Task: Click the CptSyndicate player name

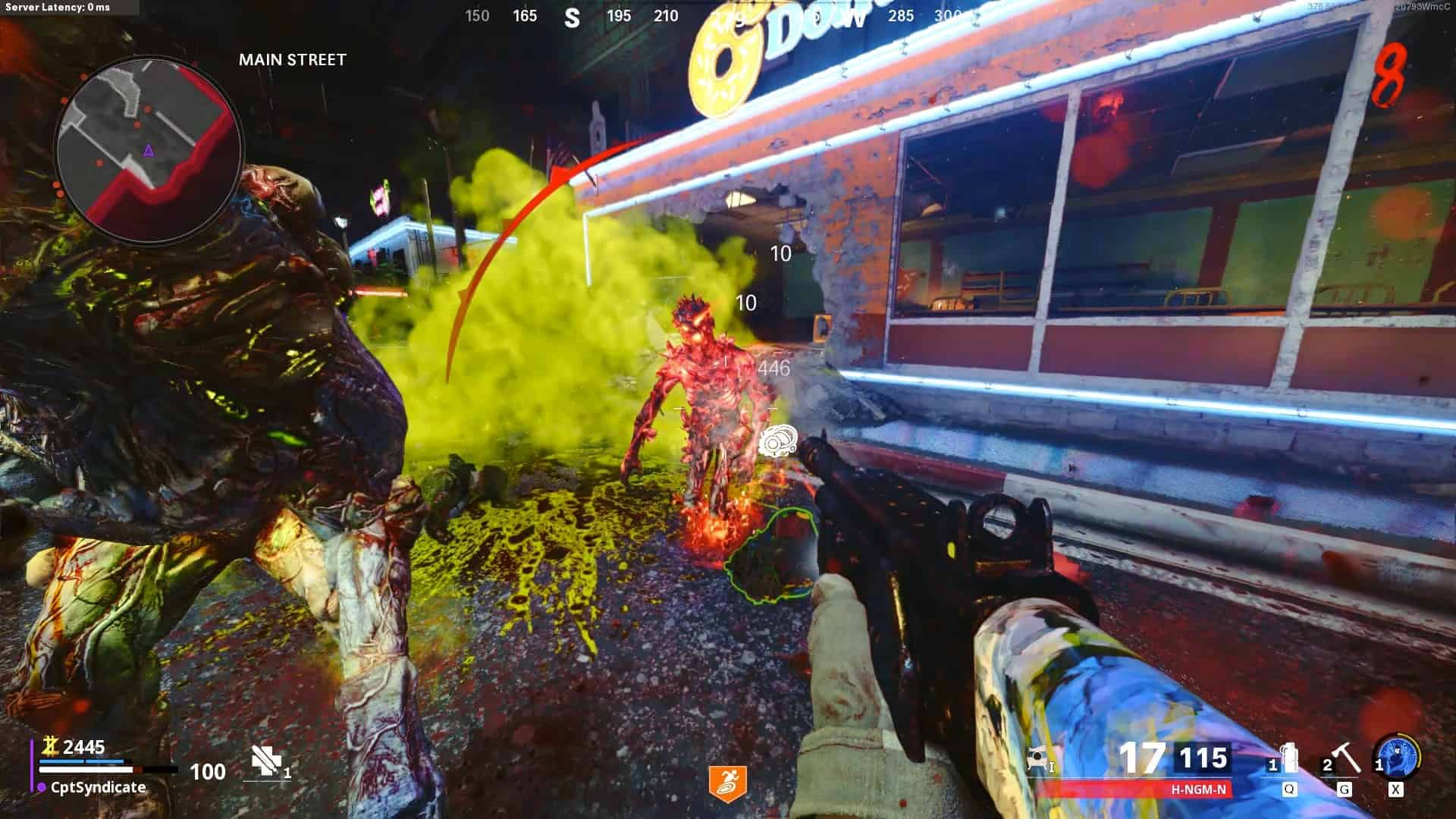Action: 98,787
